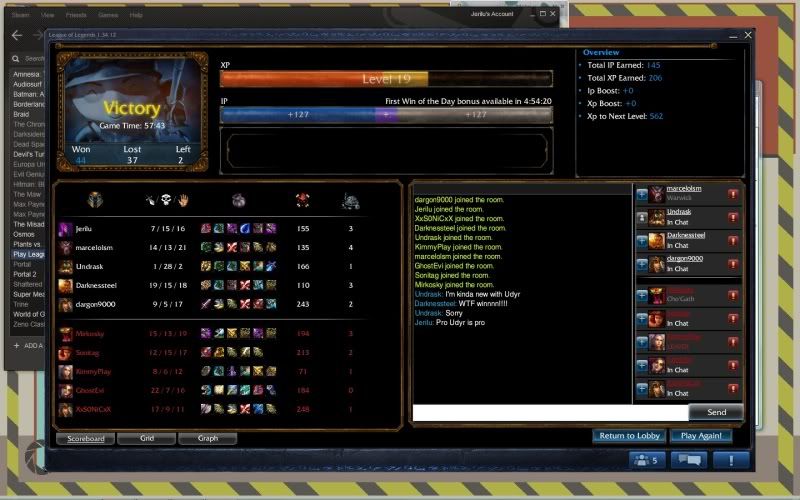Add dargon9000 to friends list
Image resolution: width=800 pixels, height=500 pixels.
tap(642, 264)
